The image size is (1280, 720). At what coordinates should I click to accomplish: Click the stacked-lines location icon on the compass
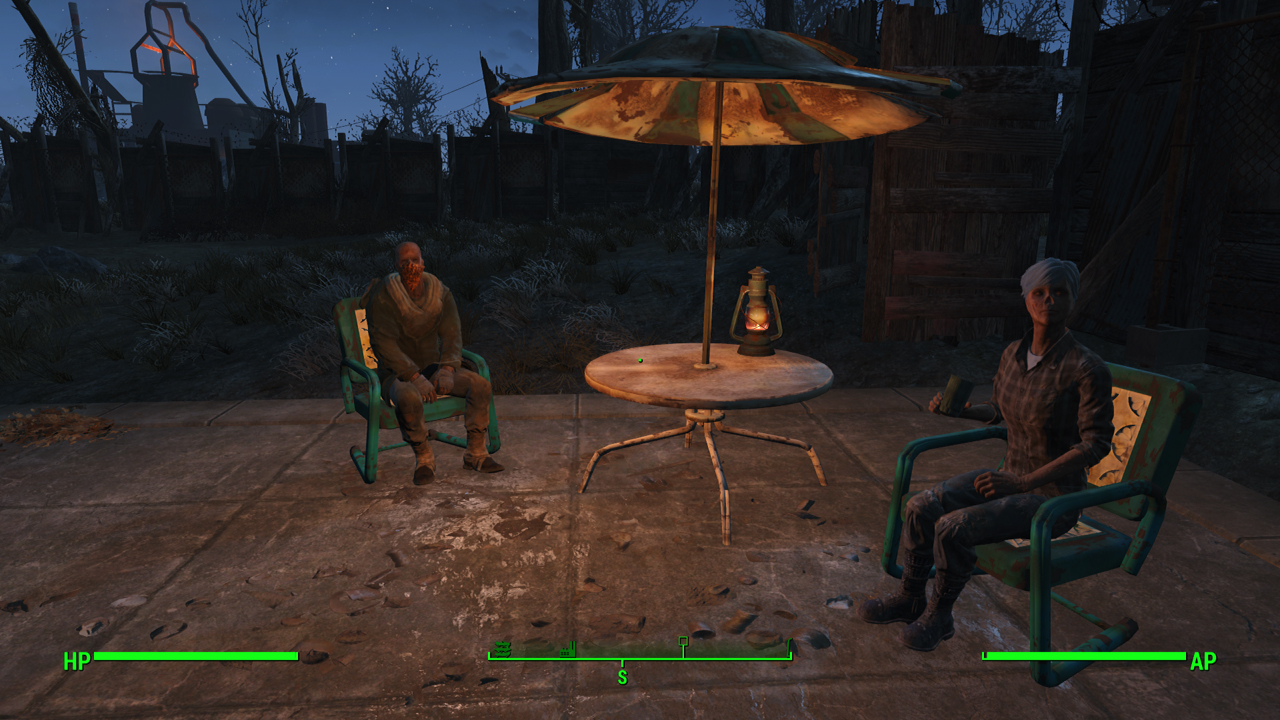coord(503,648)
